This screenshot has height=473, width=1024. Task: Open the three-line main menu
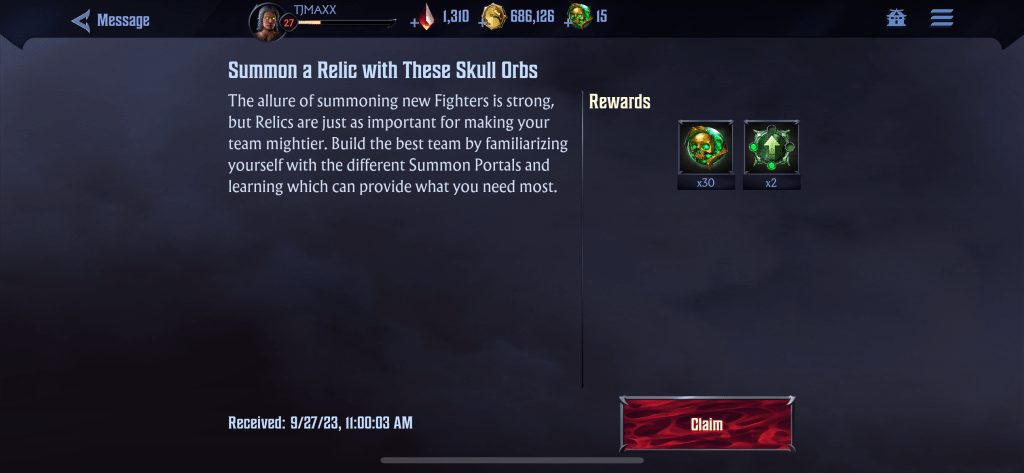tap(941, 18)
